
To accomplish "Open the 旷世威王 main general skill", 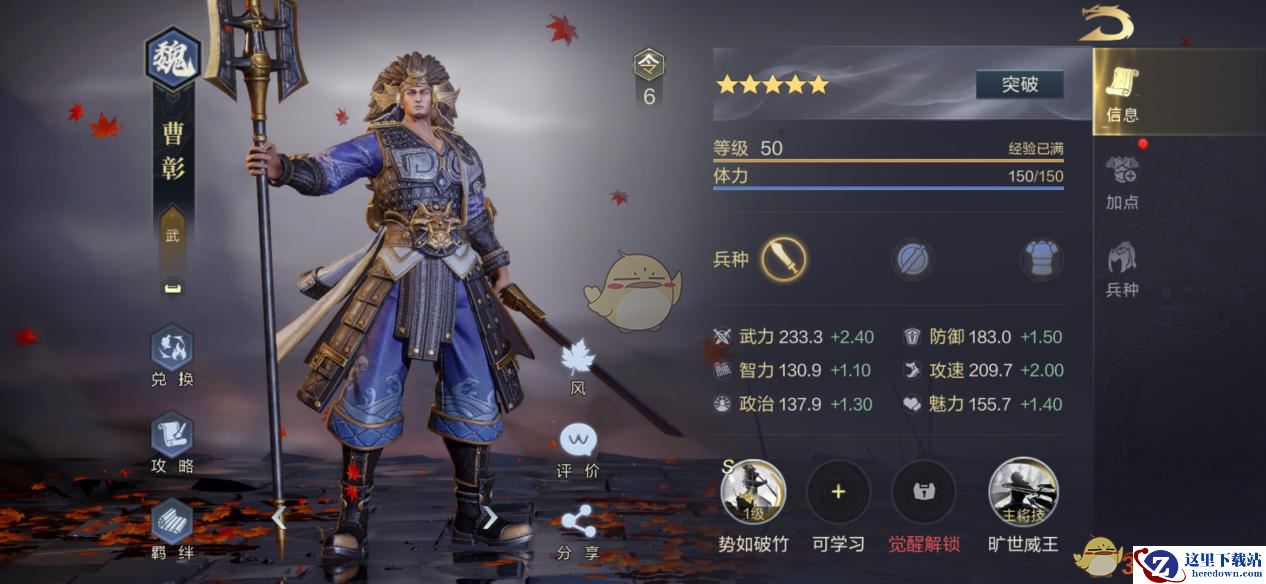I will 1023,492.
